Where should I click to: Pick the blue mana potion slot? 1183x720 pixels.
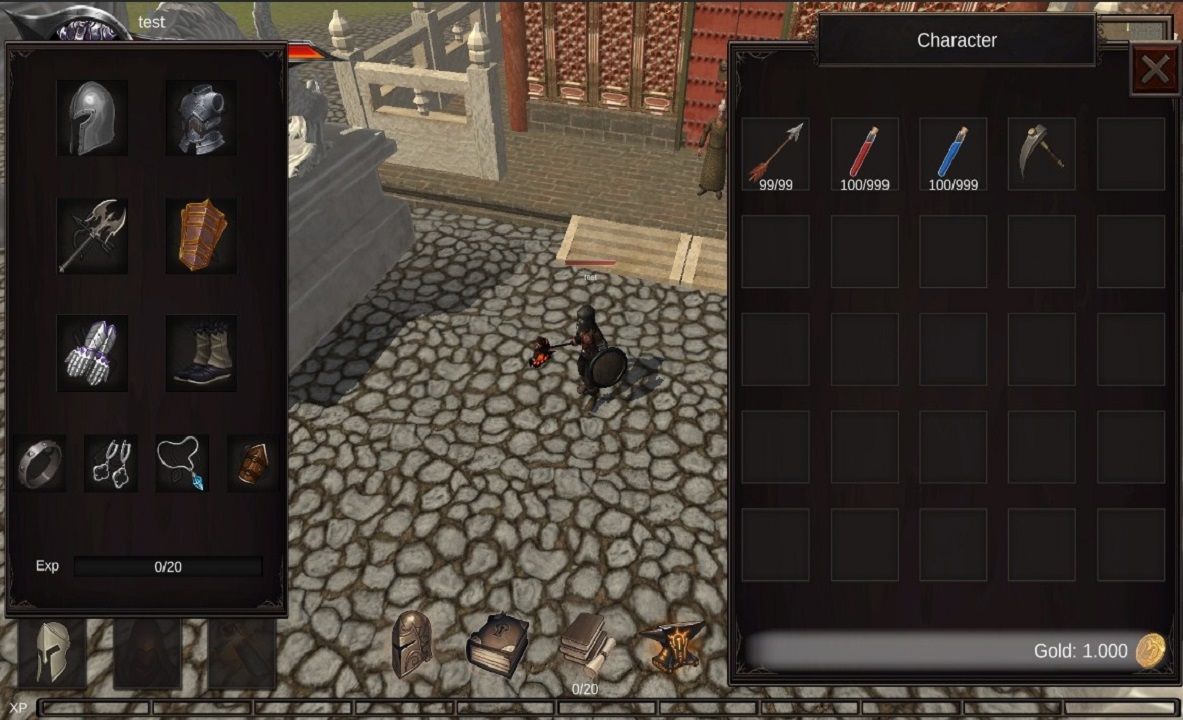(x=953, y=154)
